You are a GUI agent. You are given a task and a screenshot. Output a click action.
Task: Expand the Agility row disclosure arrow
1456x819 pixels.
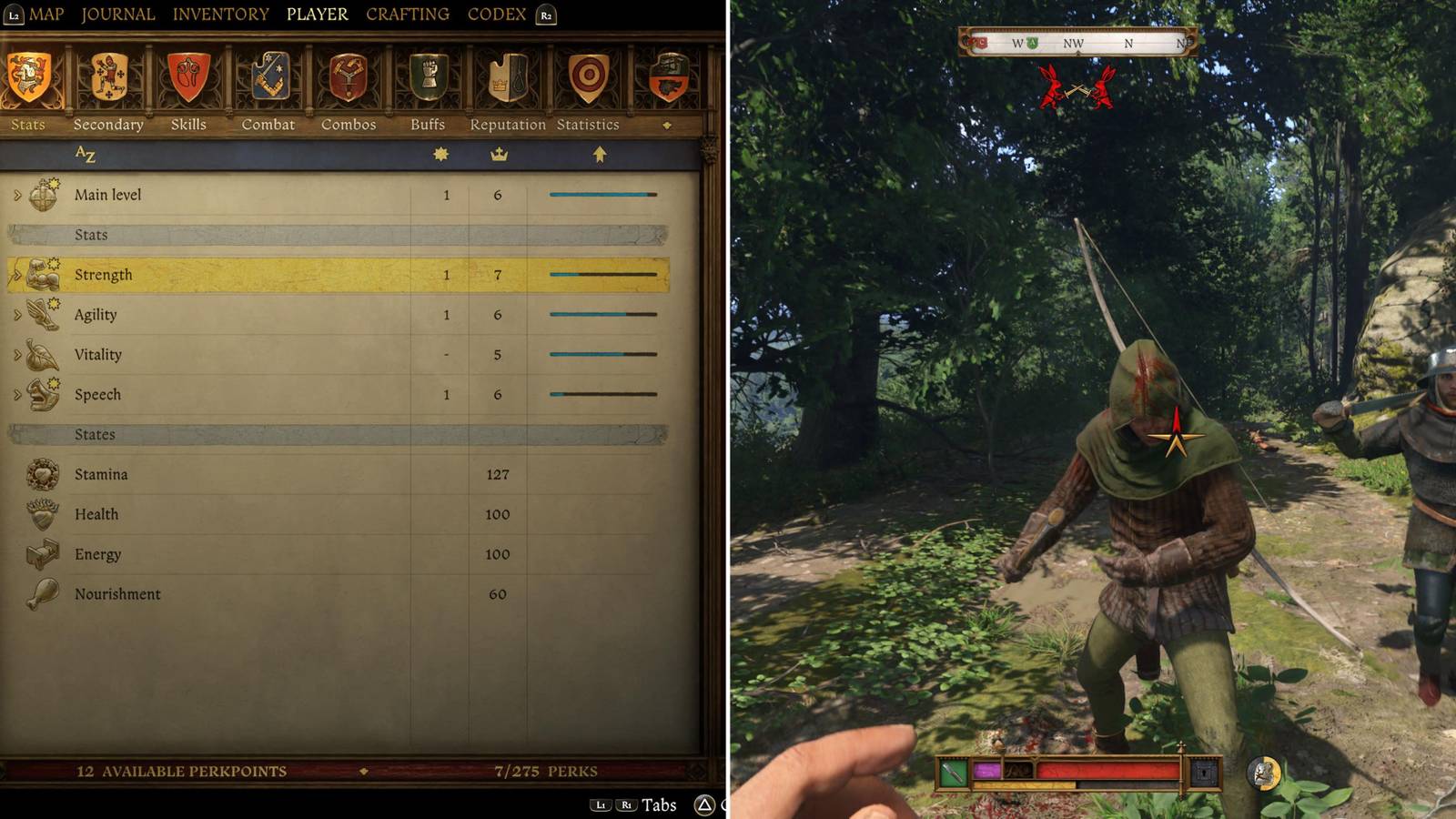point(16,314)
